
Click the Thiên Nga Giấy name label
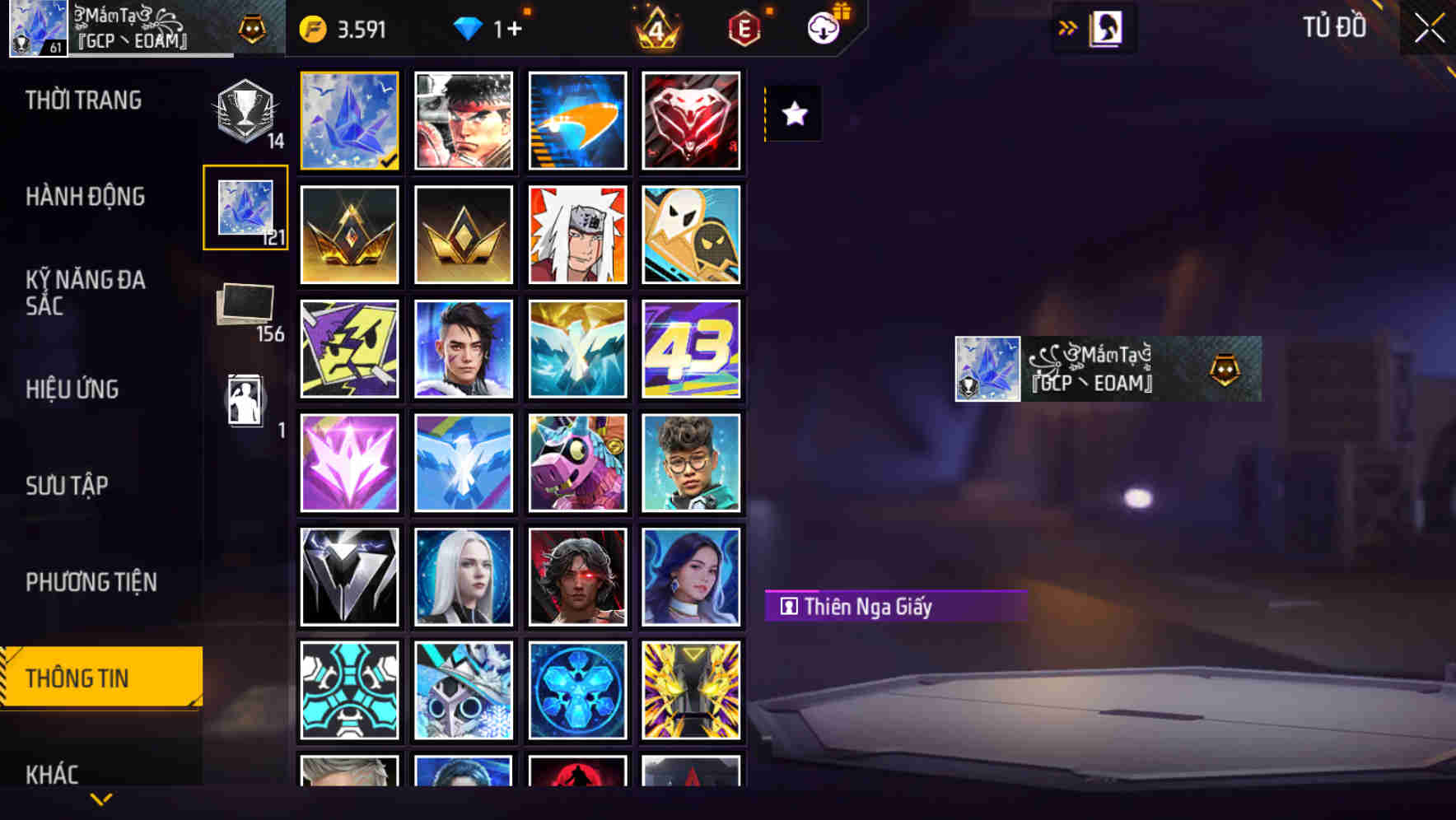pyautogui.click(x=894, y=608)
